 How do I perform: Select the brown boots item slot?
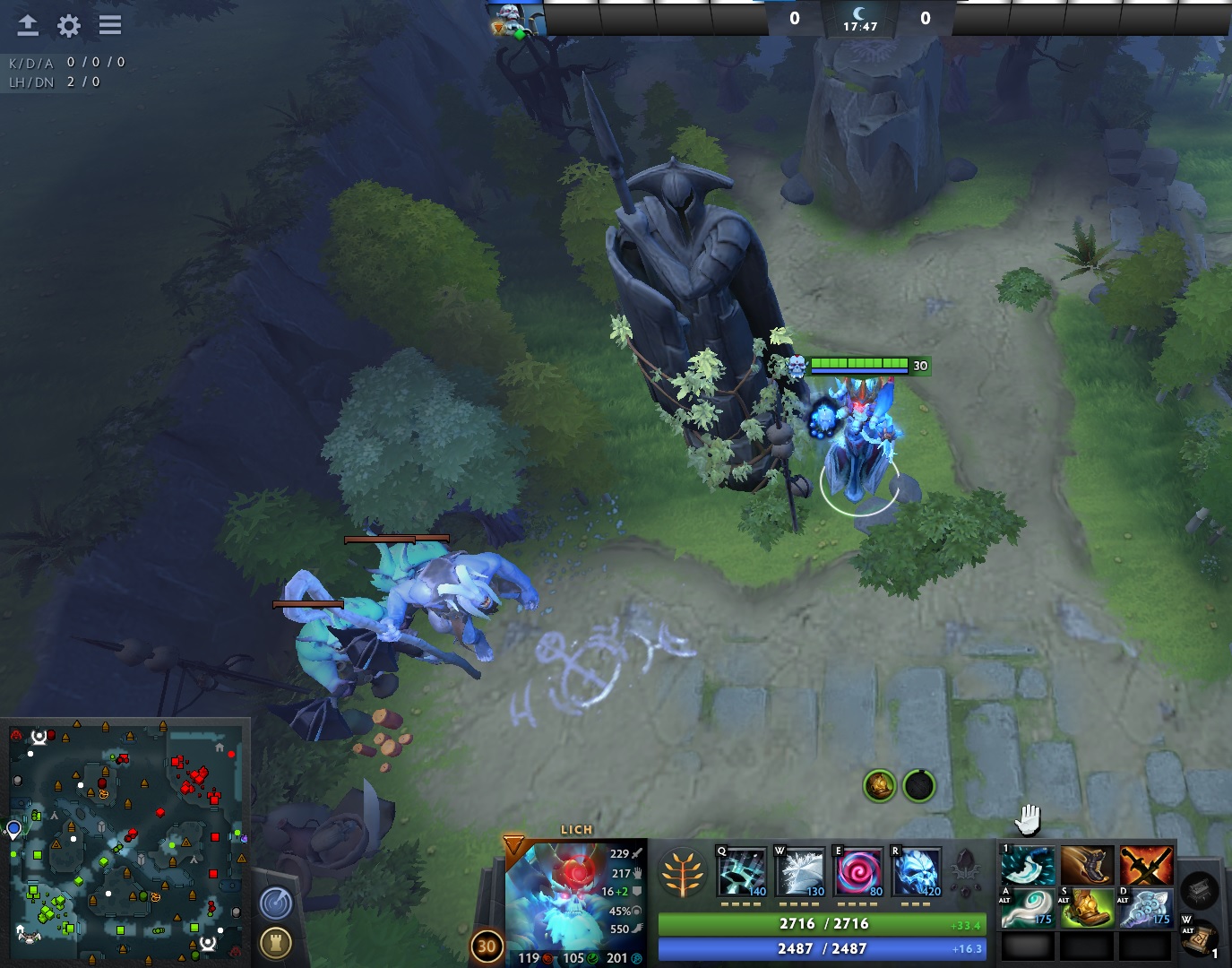[1087, 866]
